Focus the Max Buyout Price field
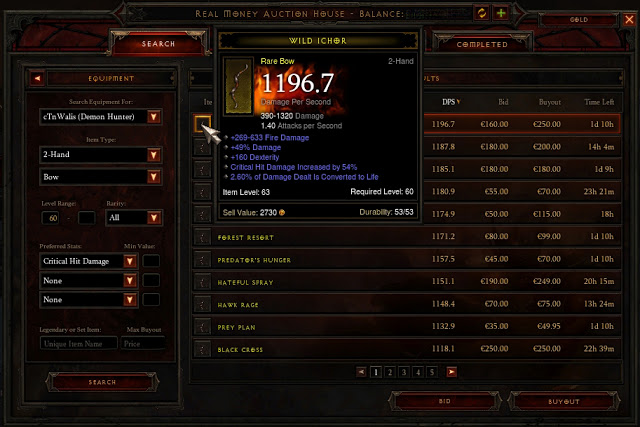This screenshot has width=640, height=427. [141, 343]
